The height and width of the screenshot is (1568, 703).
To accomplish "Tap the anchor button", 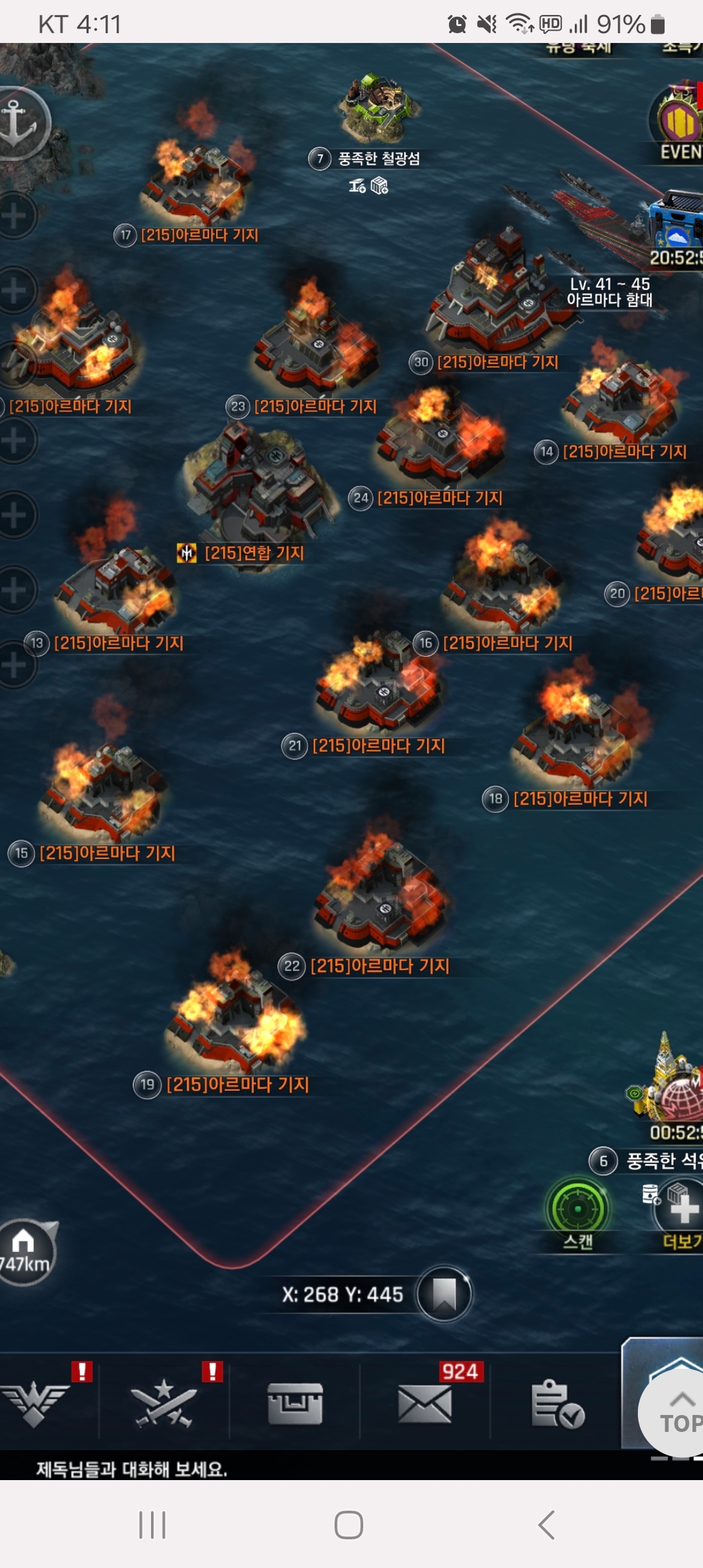I will coord(20,122).
